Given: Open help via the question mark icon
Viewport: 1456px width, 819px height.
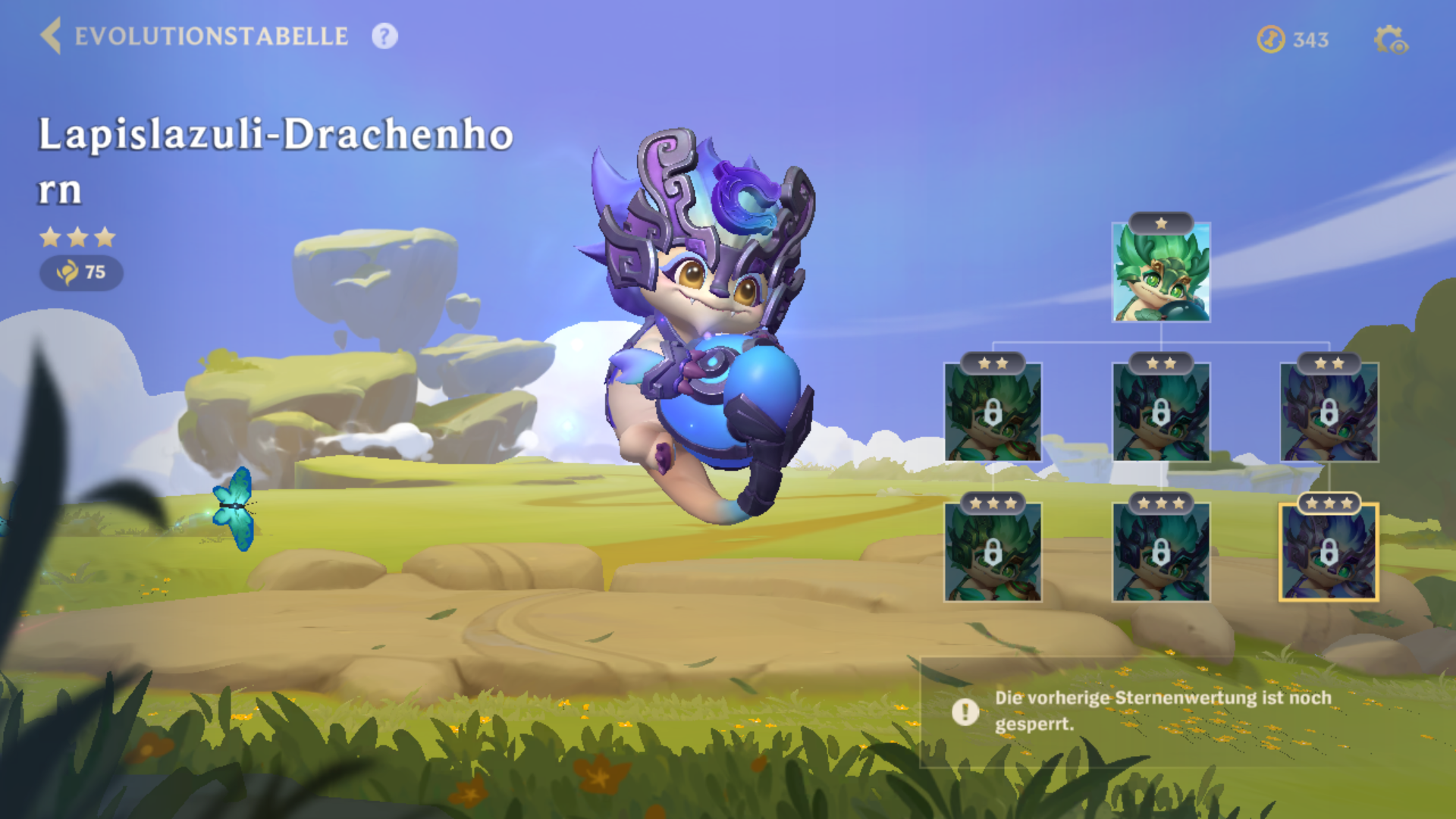Looking at the screenshot, I should coord(384,36).
